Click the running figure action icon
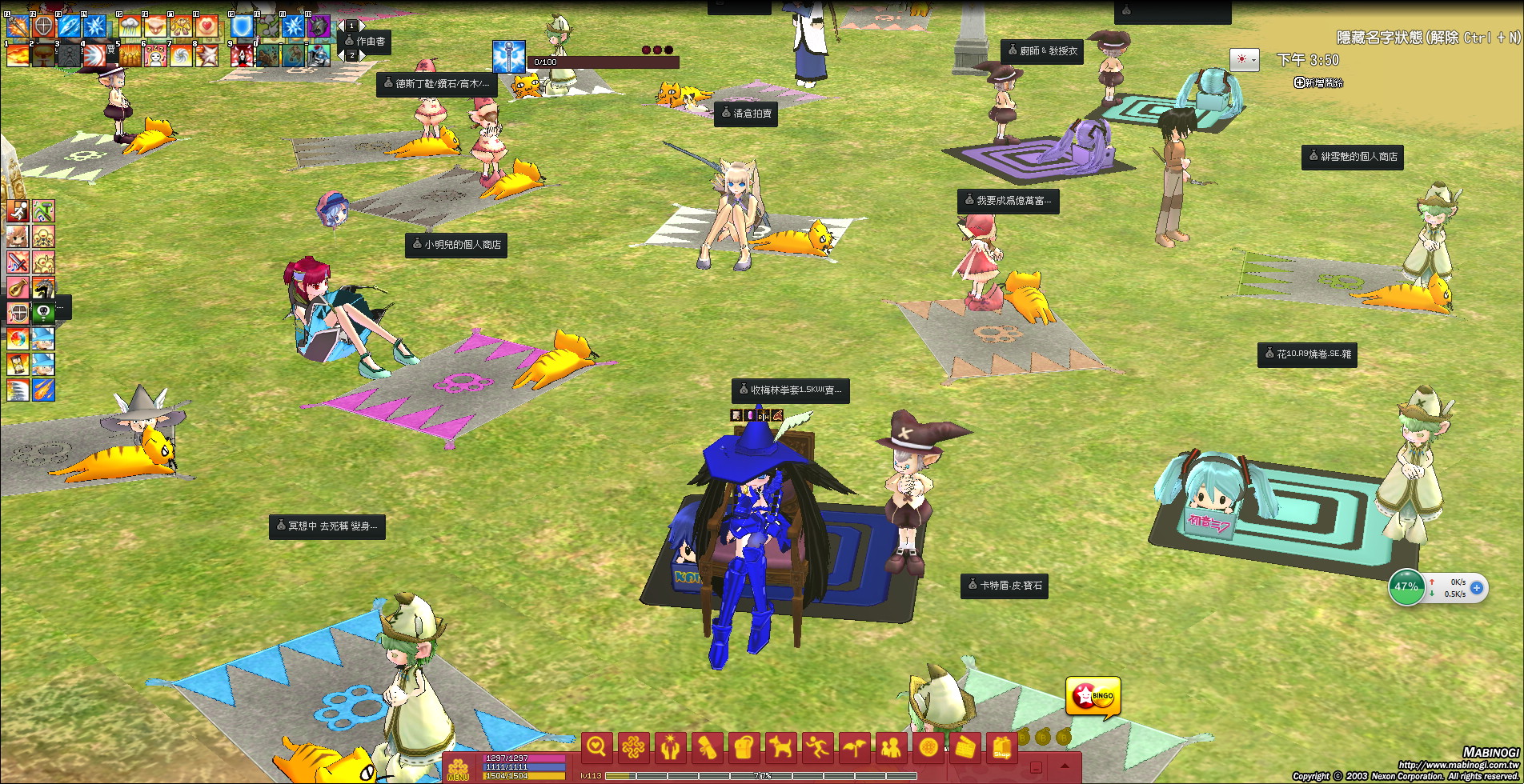Viewport: 1524px width, 784px height. click(817, 748)
